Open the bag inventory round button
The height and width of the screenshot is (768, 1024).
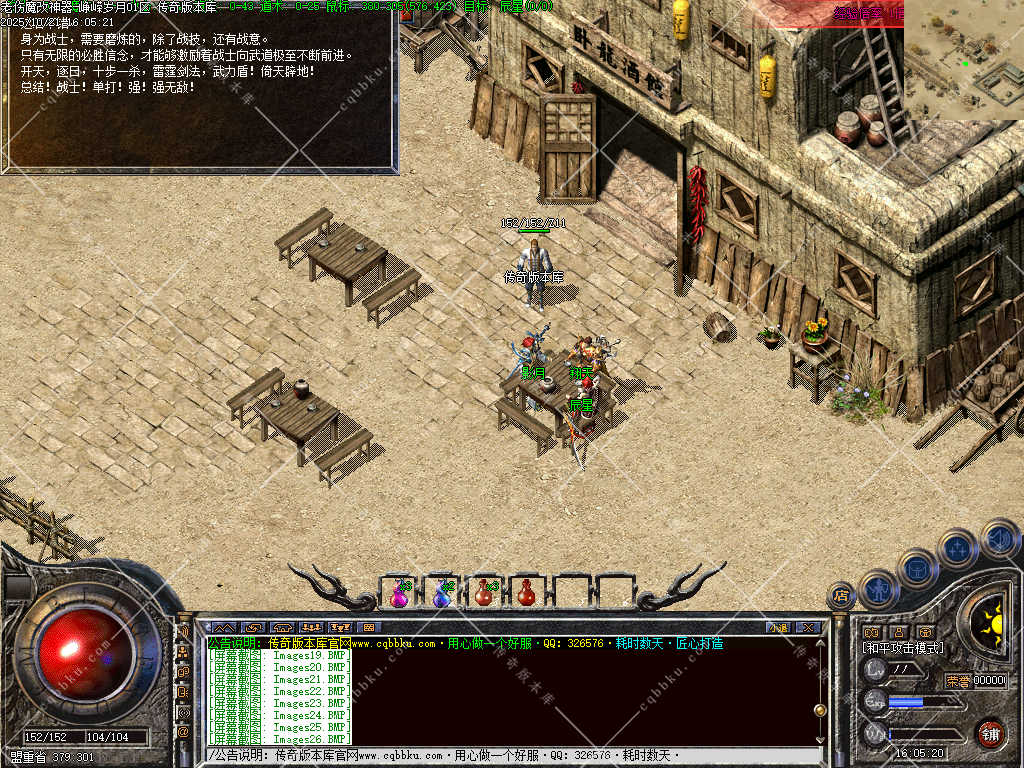tap(918, 568)
